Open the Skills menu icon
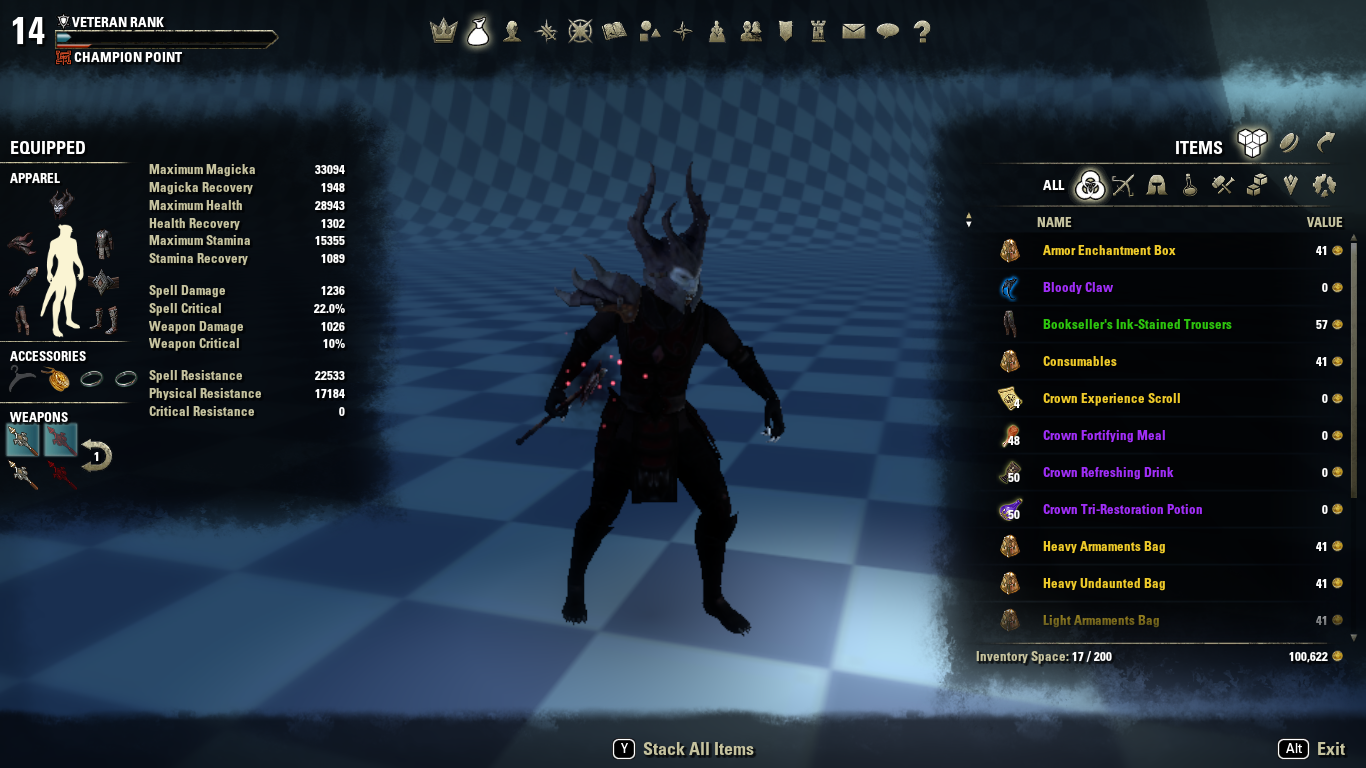 coord(546,31)
